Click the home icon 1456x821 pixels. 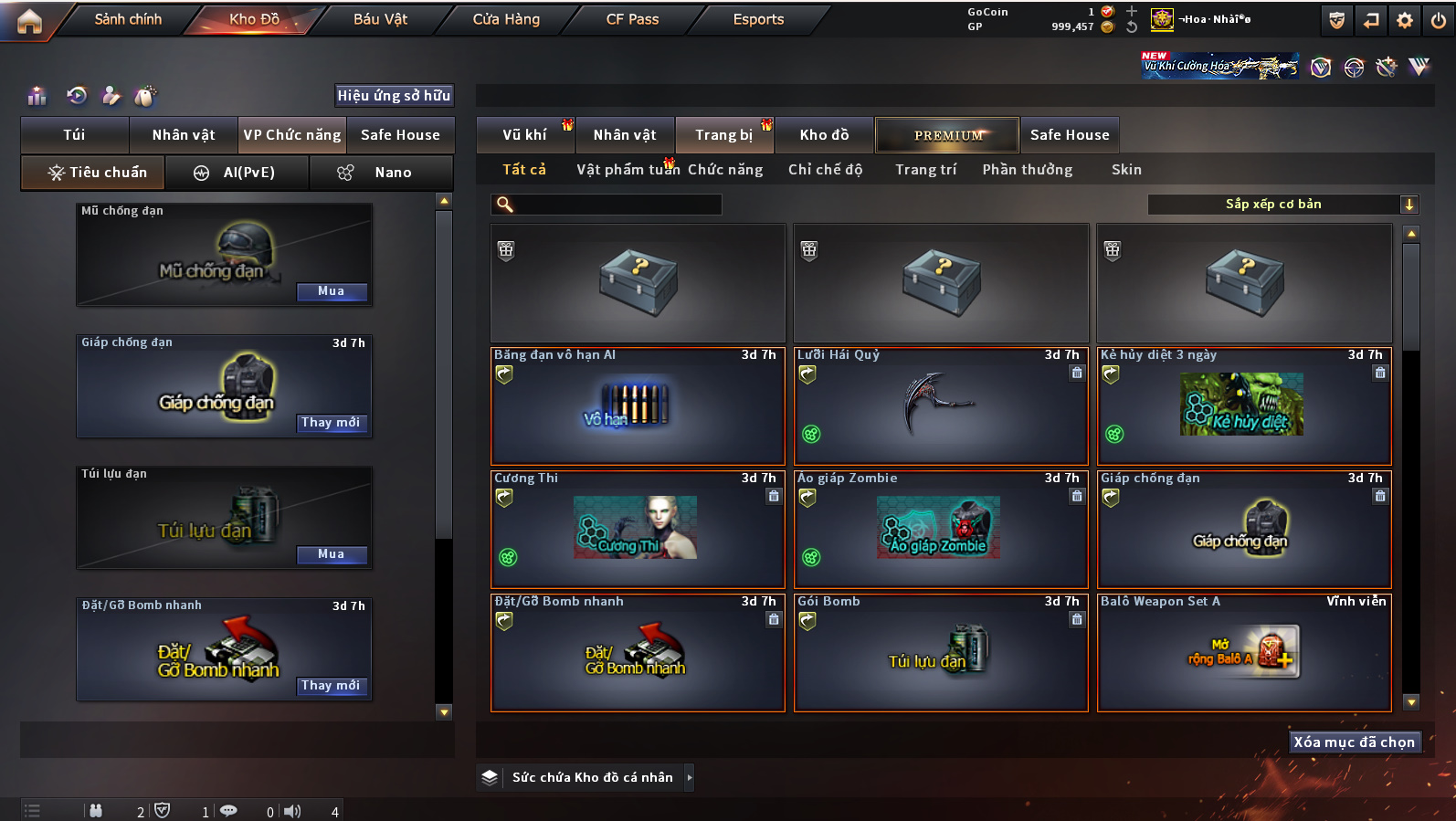[x=29, y=21]
